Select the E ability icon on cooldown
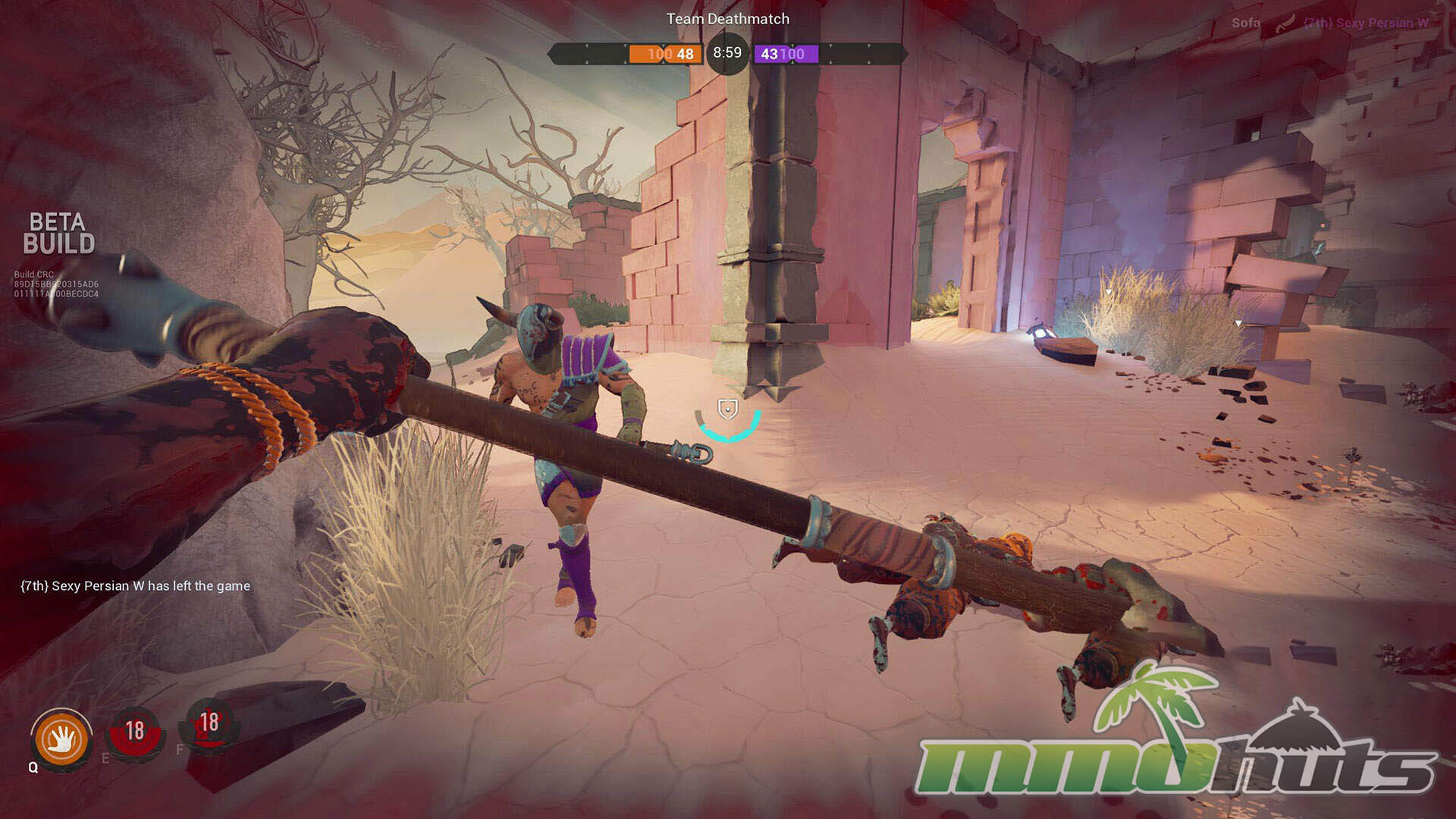The height and width of the screenshot is (819, 1456). 135,732
